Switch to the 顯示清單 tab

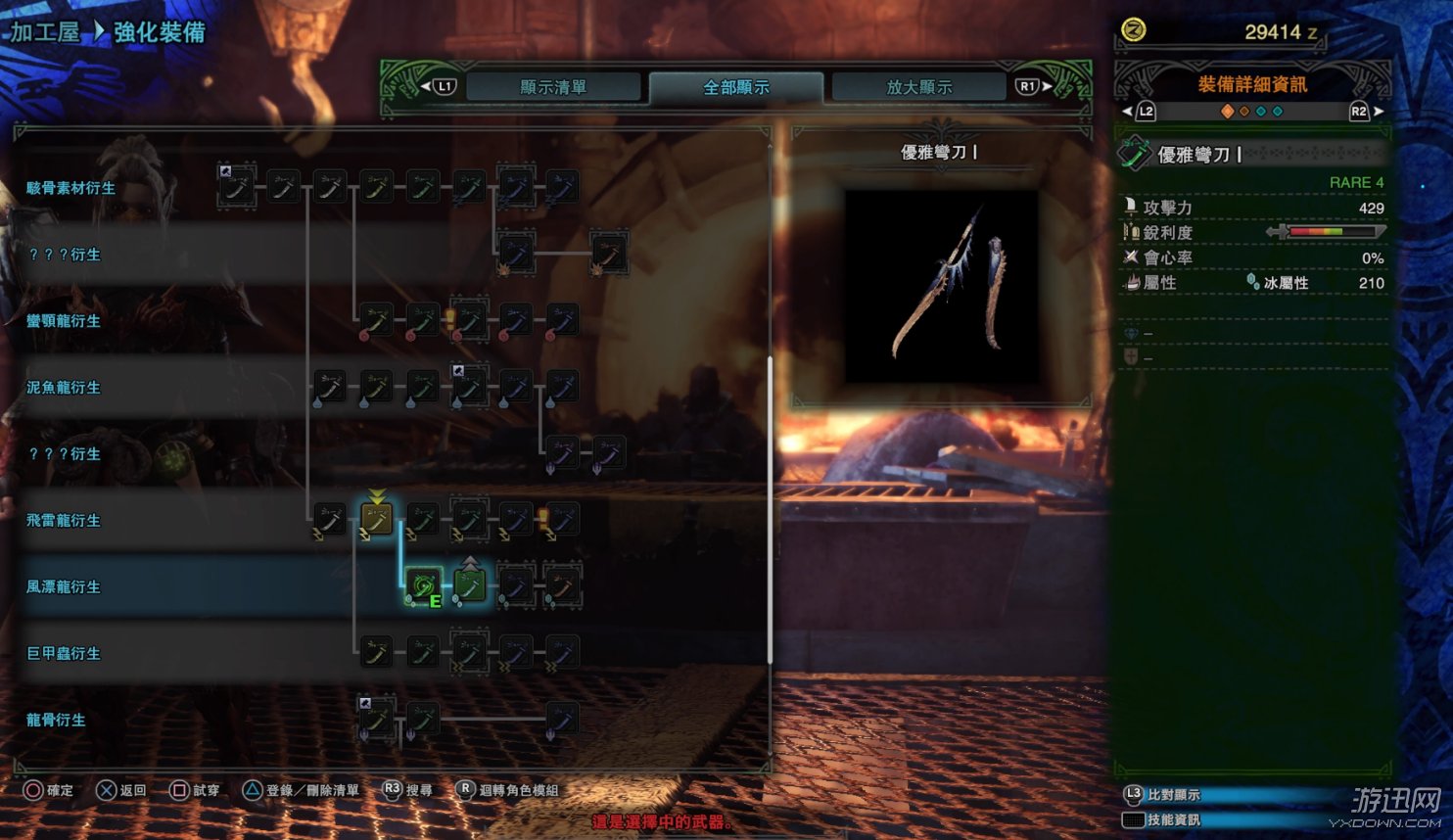tap(552, 87)
